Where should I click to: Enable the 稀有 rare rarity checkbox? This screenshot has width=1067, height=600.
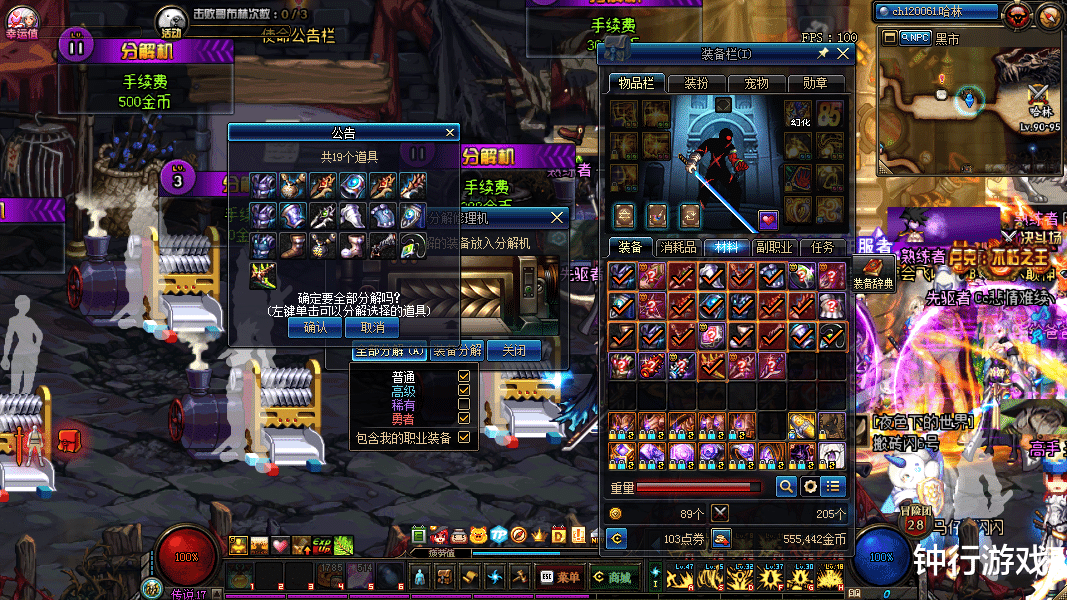pyautogui.click(x=463, y=407)
